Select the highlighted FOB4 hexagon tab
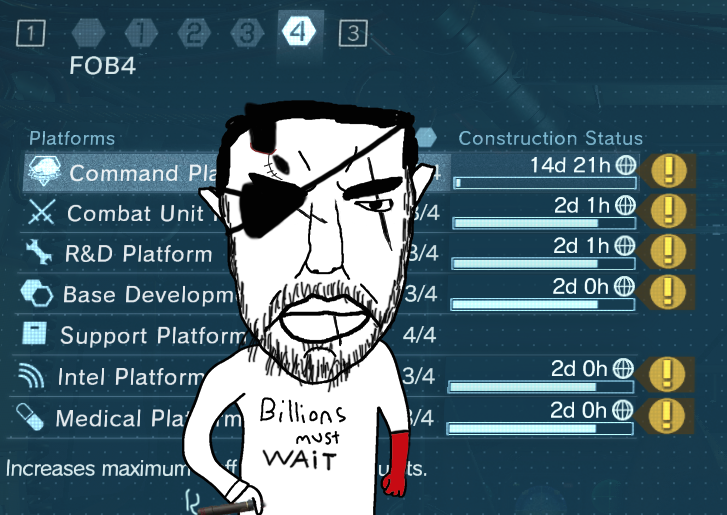This screenshot has height=515, width=727. click(299, 33)
